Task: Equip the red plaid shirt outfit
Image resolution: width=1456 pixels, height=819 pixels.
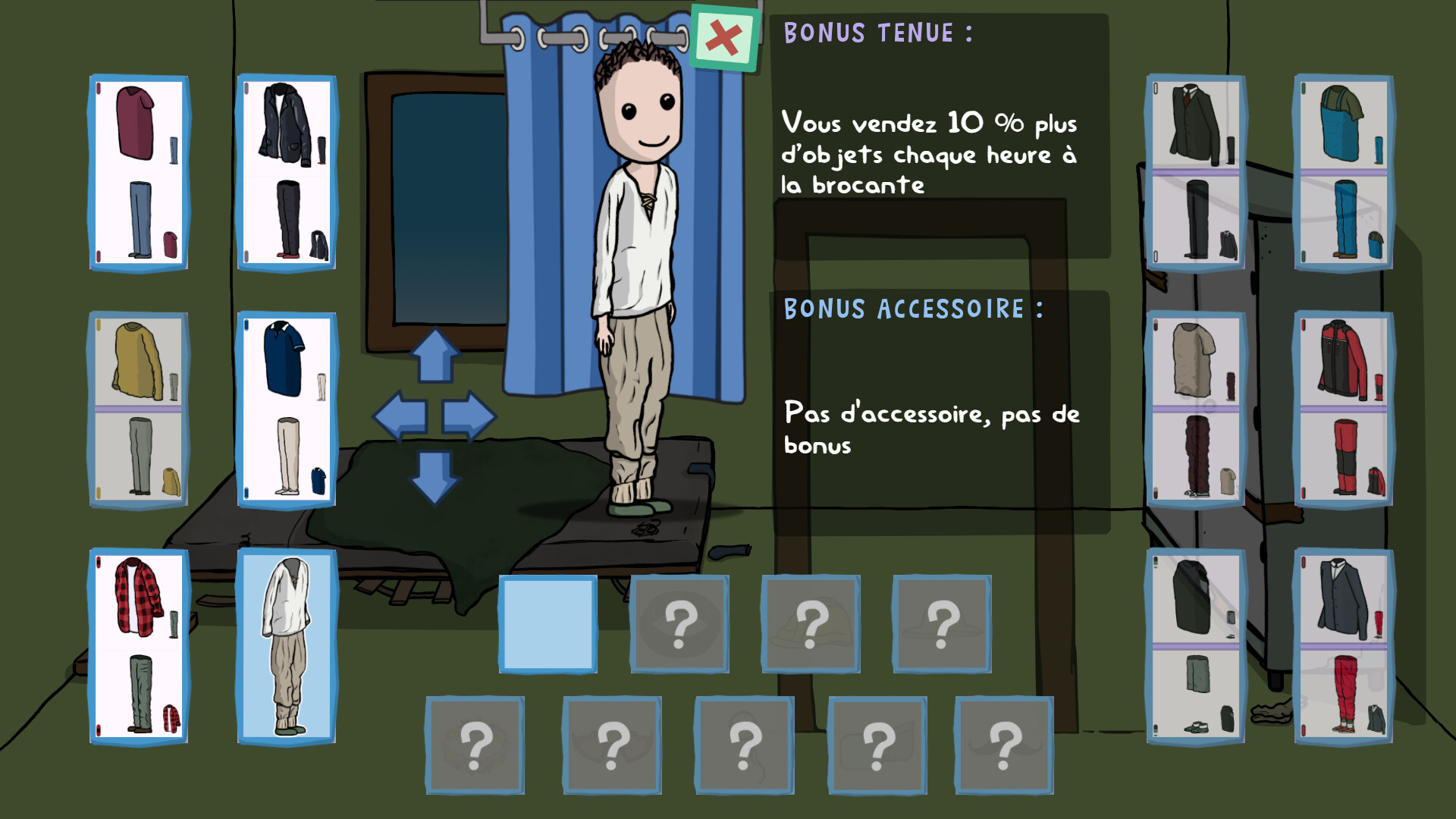Action: click(140, 644)
